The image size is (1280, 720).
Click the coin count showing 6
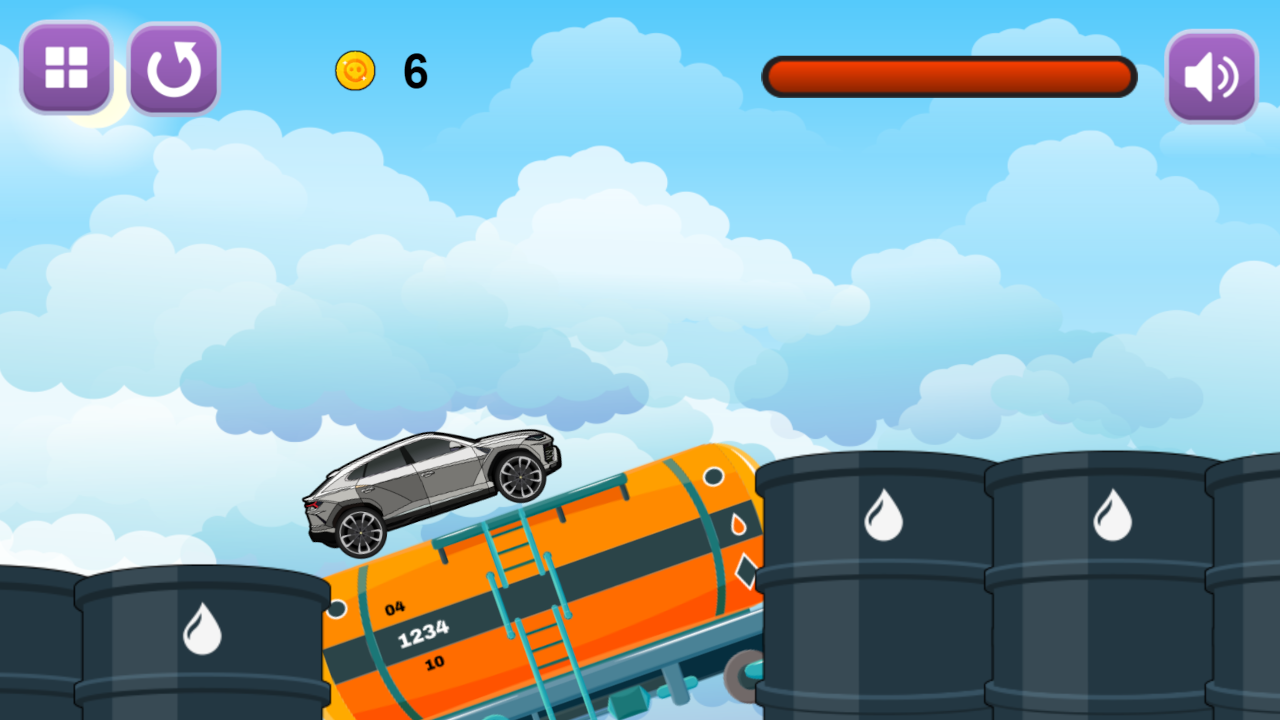pos(414,71)
